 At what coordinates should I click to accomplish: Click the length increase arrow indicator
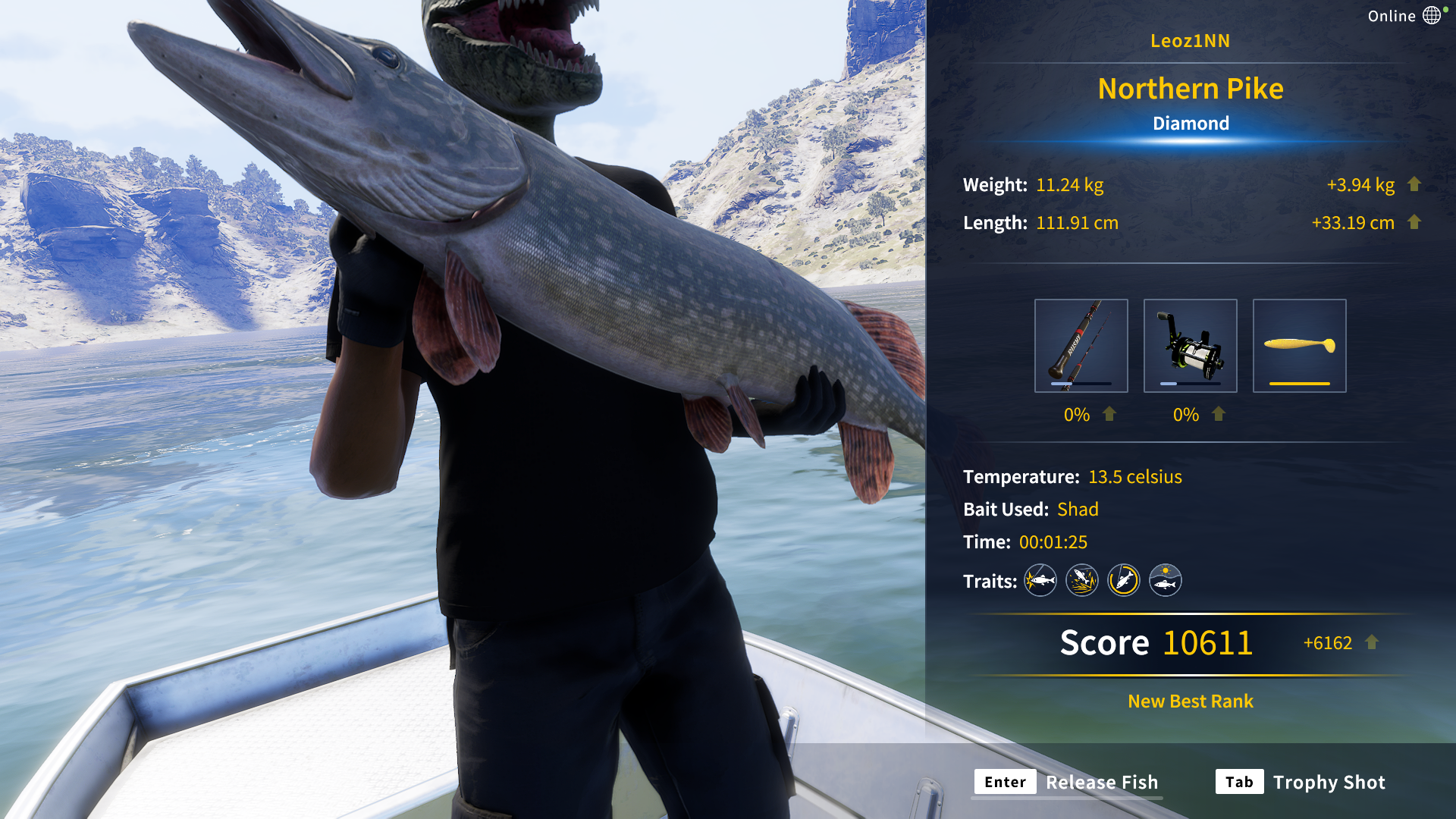(1415, 223)
